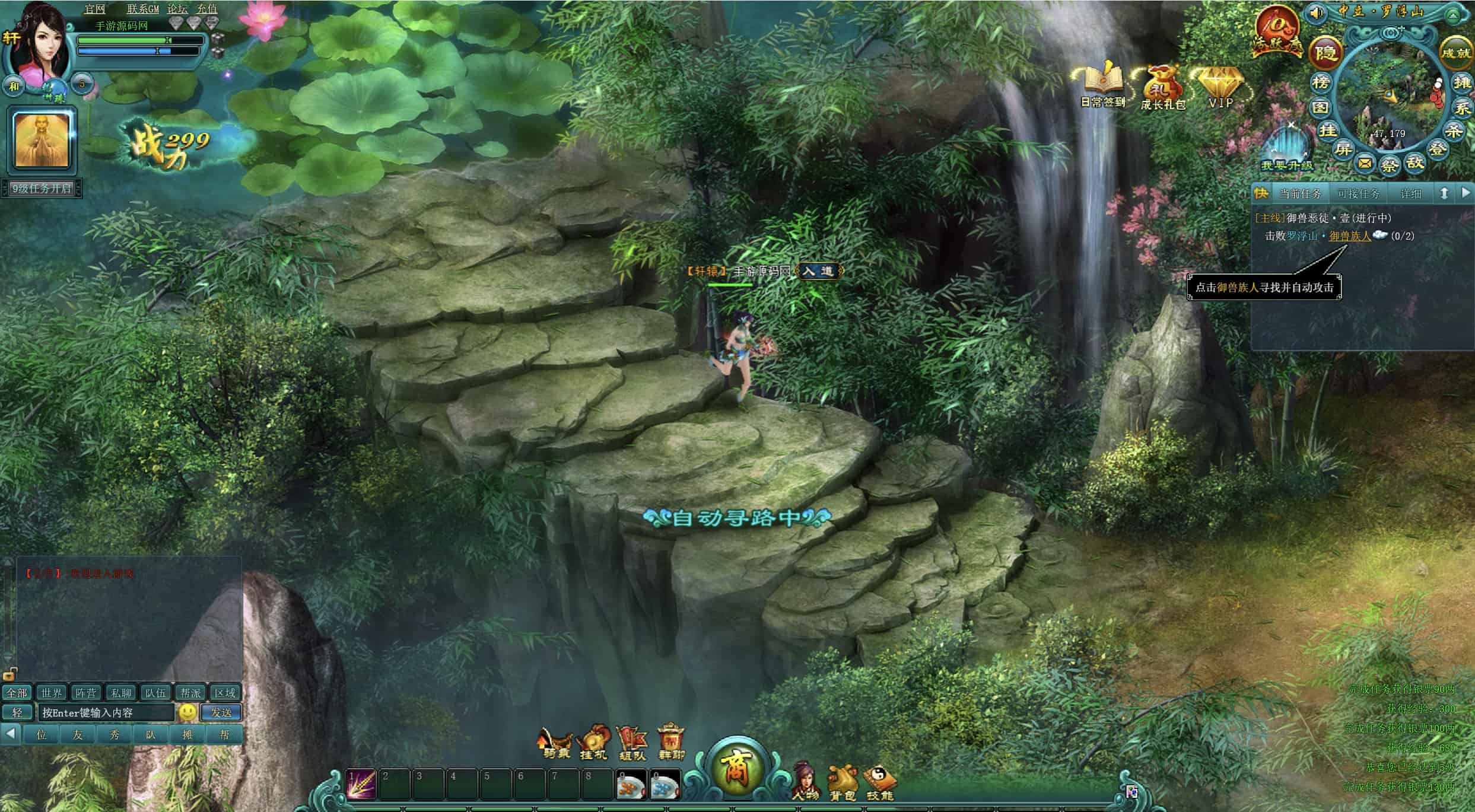Open the 成就 achievements button
The image size is (1475, 812).
coord(1455,52)
